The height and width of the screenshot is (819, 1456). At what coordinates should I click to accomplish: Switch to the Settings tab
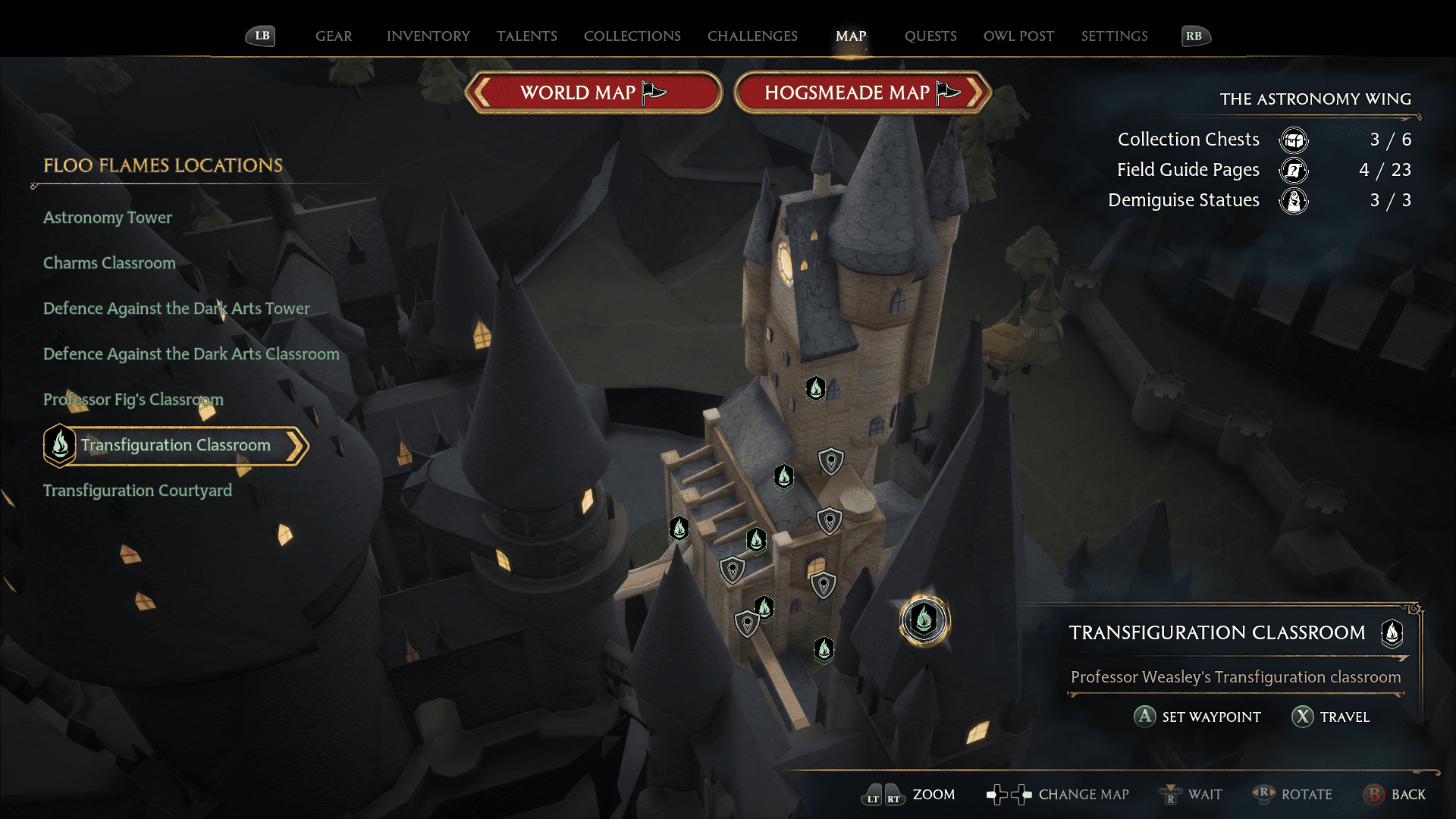[1114, 36]
